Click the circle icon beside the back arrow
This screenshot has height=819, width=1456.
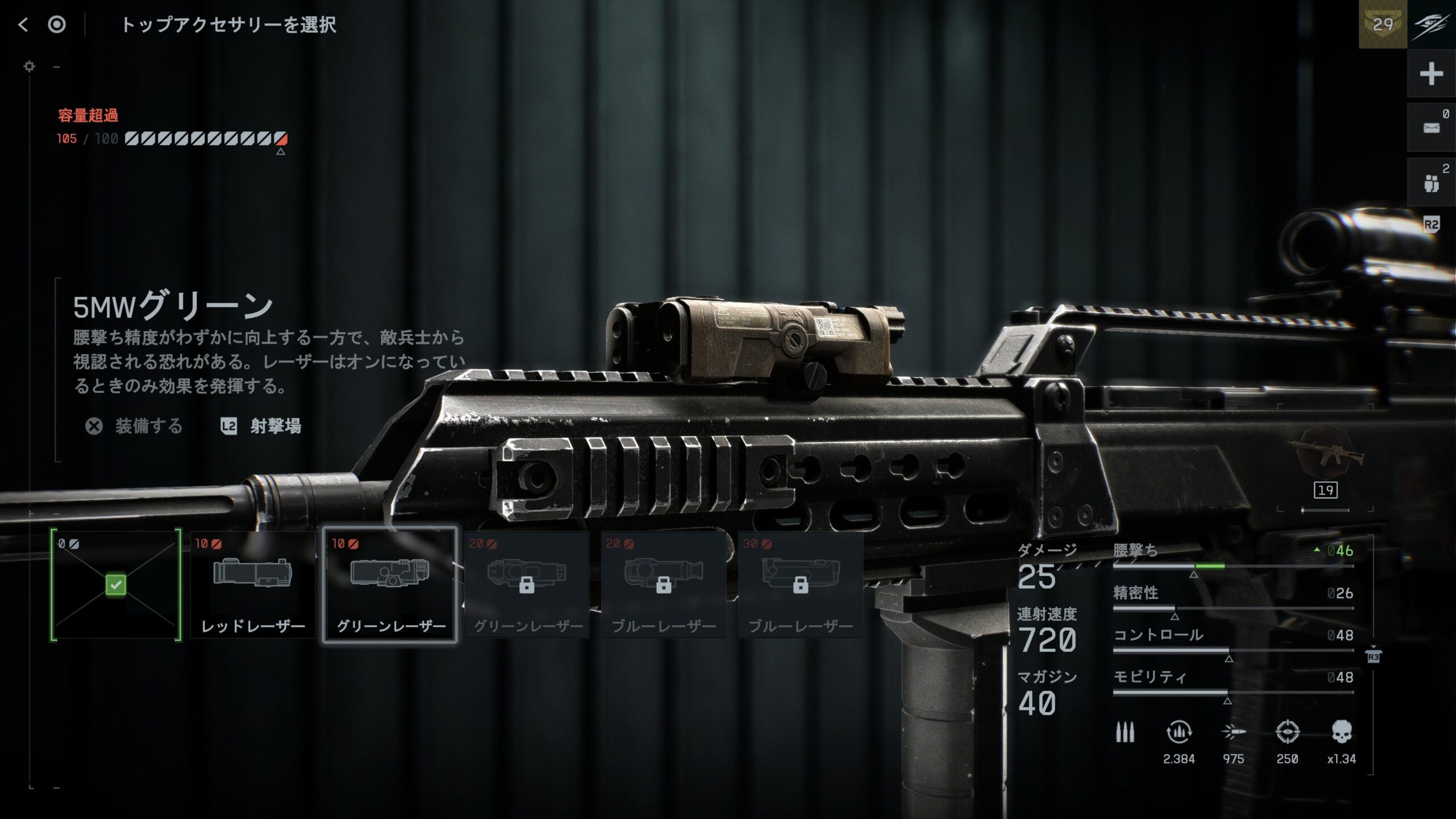(57, 24)
